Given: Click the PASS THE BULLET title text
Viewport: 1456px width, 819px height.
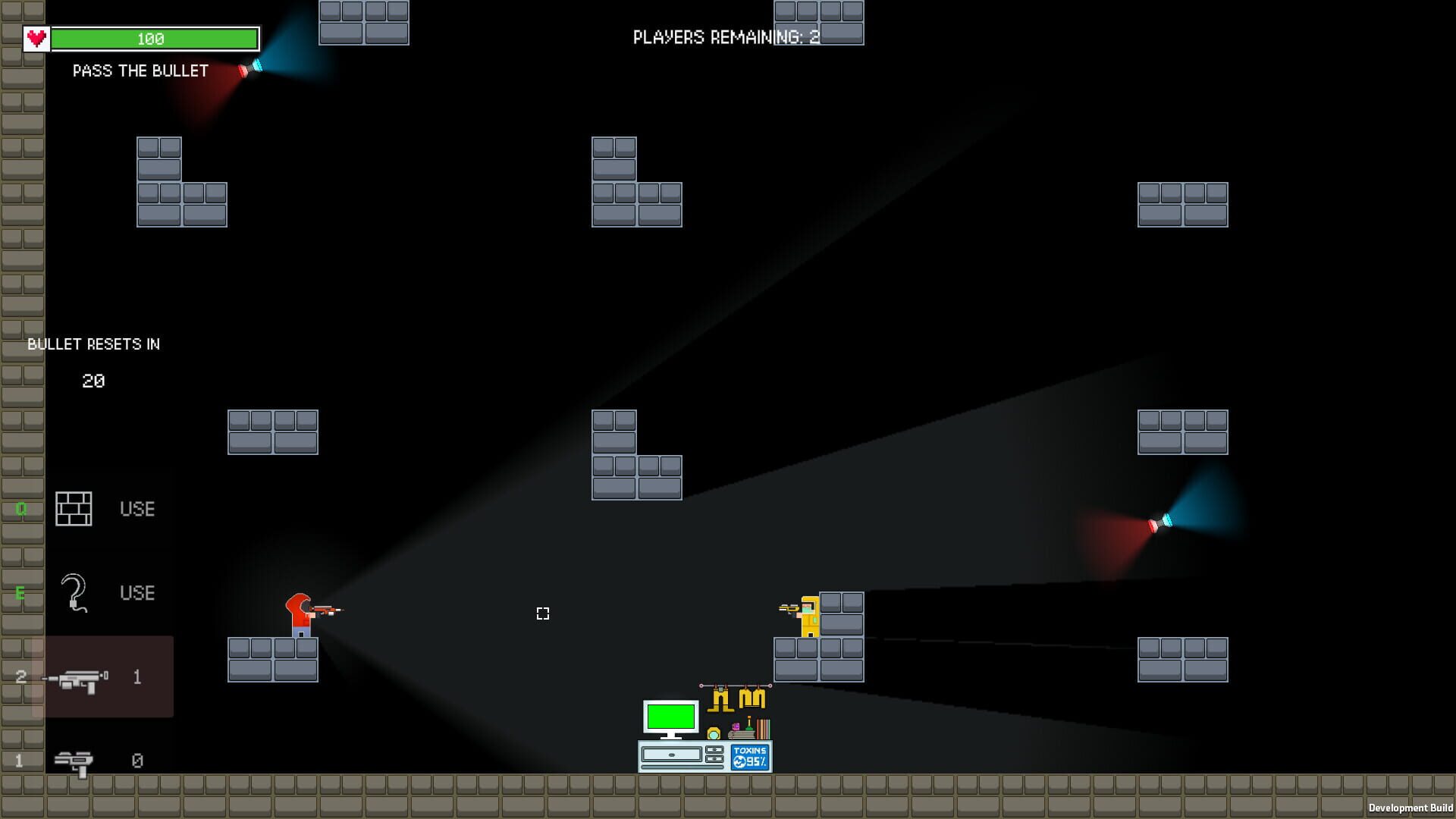Looking at the screenshot, I should (140, 71).
